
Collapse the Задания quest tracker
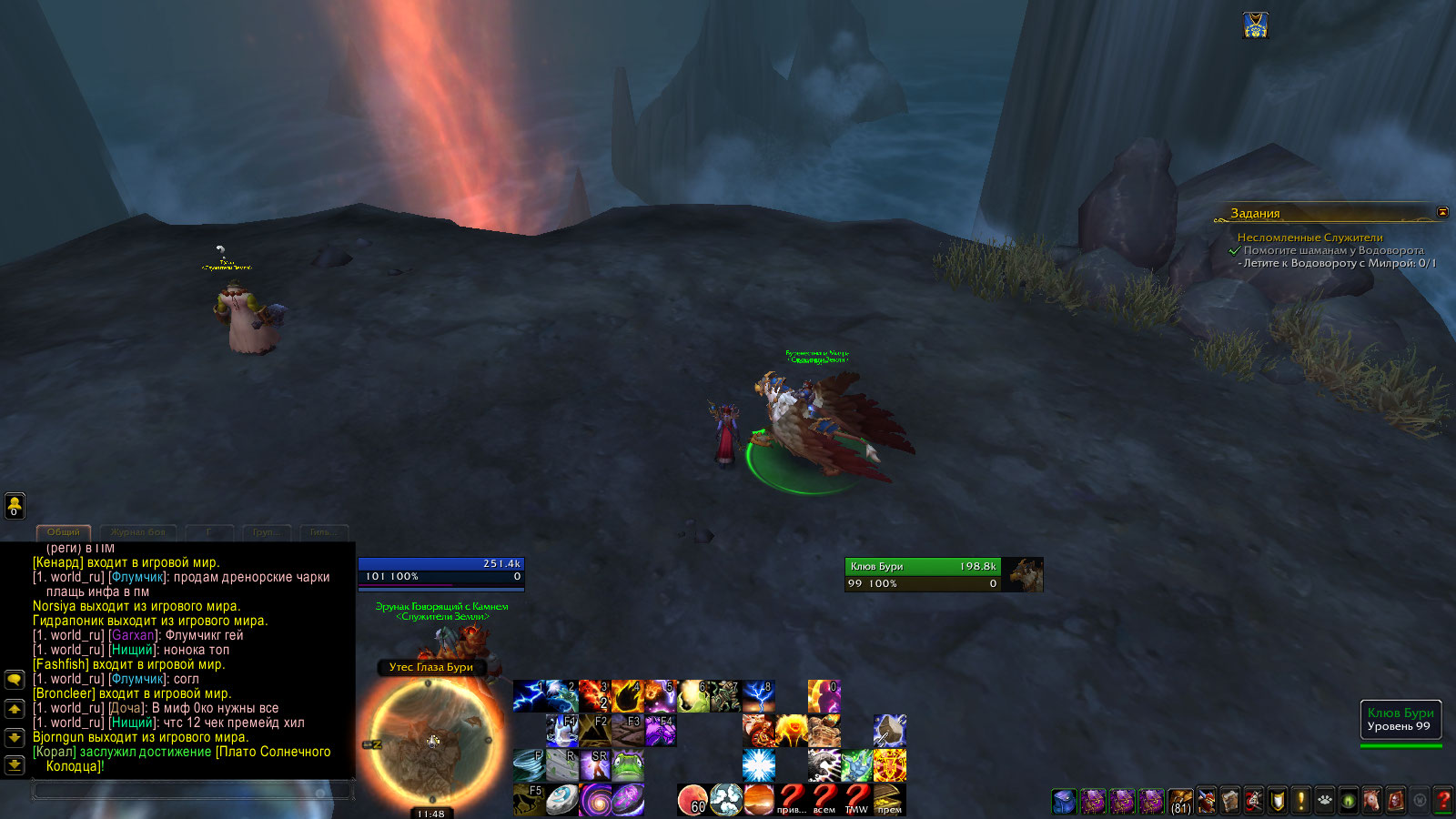(x=1442, y=212)
